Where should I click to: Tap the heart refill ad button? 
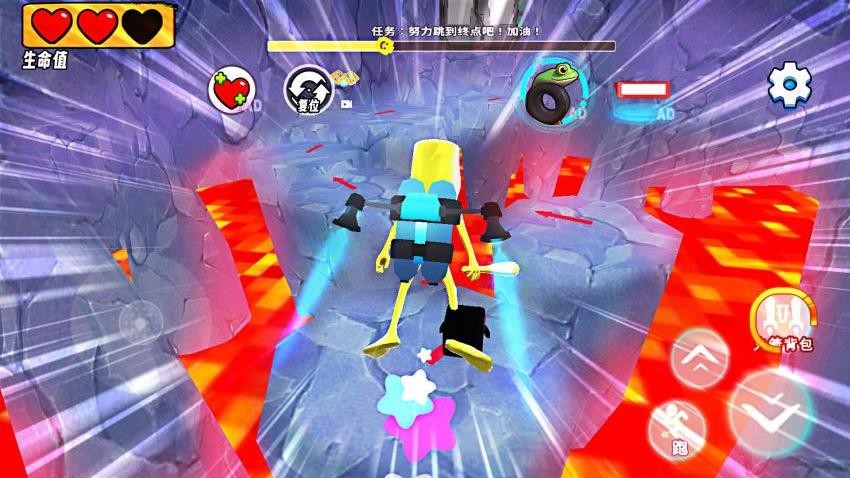tap(231, 91)
